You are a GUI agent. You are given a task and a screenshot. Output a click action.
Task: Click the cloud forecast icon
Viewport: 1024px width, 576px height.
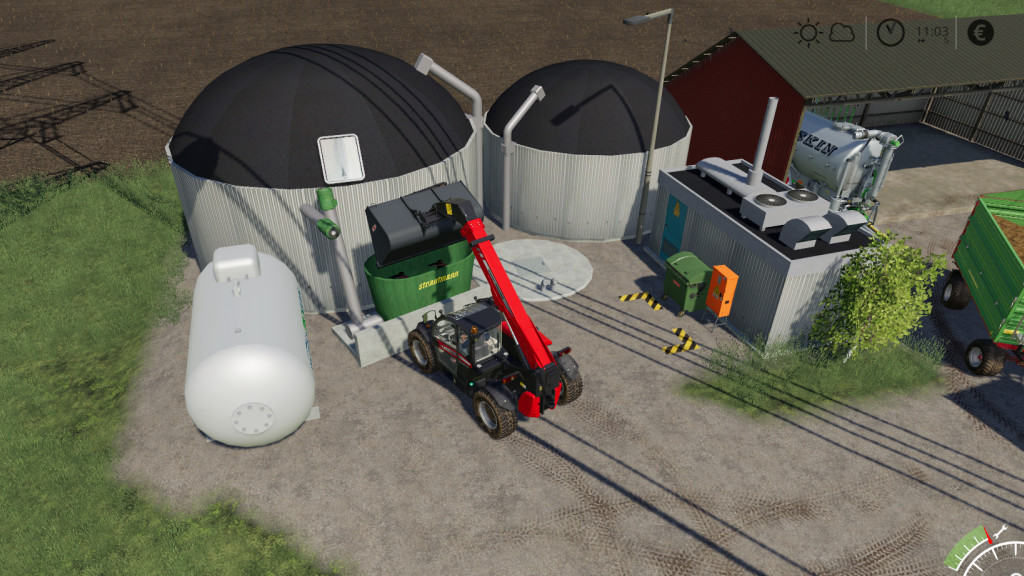pyautogui.click(x=842, y=33)
